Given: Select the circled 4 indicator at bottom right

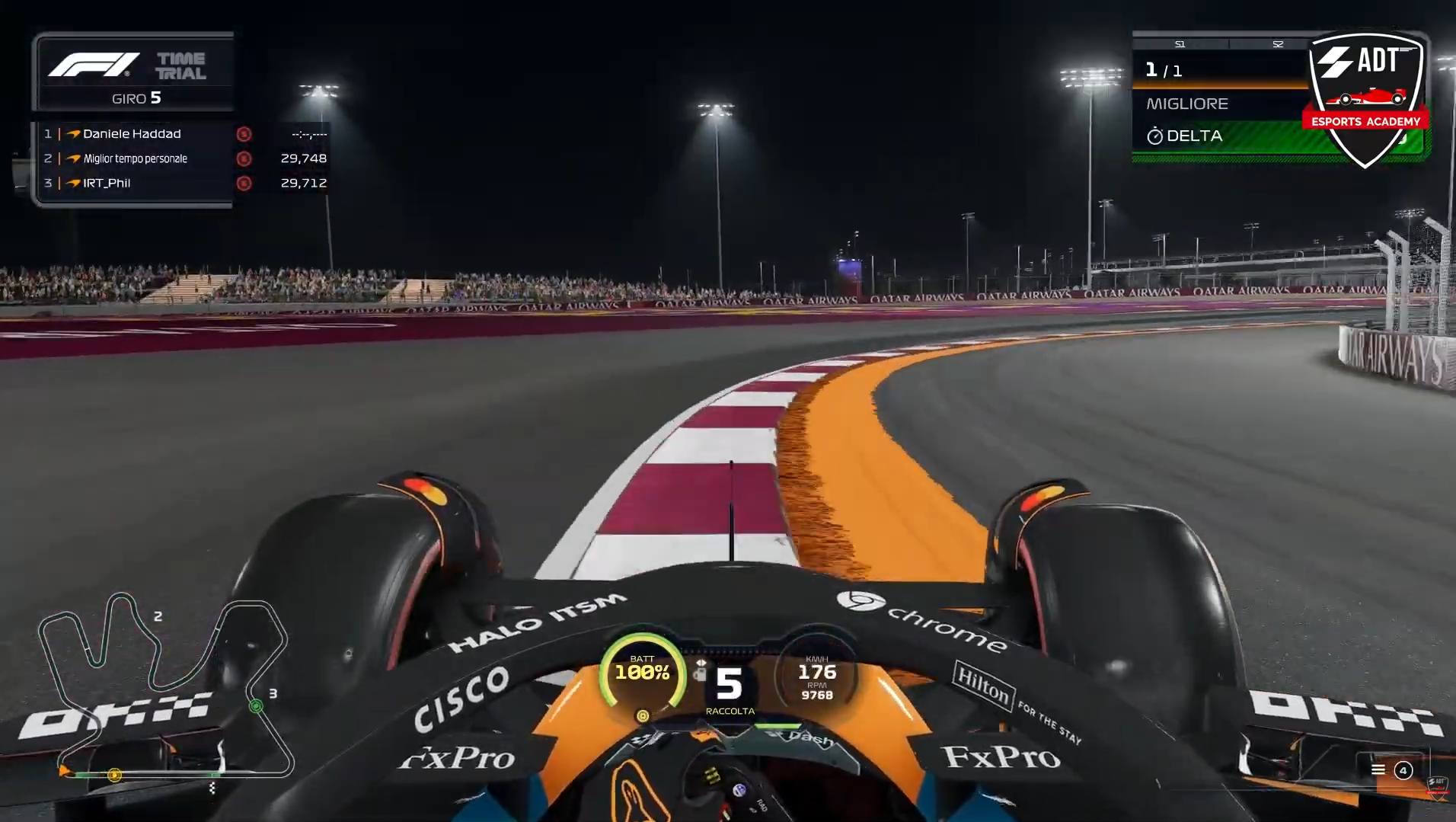Looking at the screenshot, I should click(x=1403, y=770).
